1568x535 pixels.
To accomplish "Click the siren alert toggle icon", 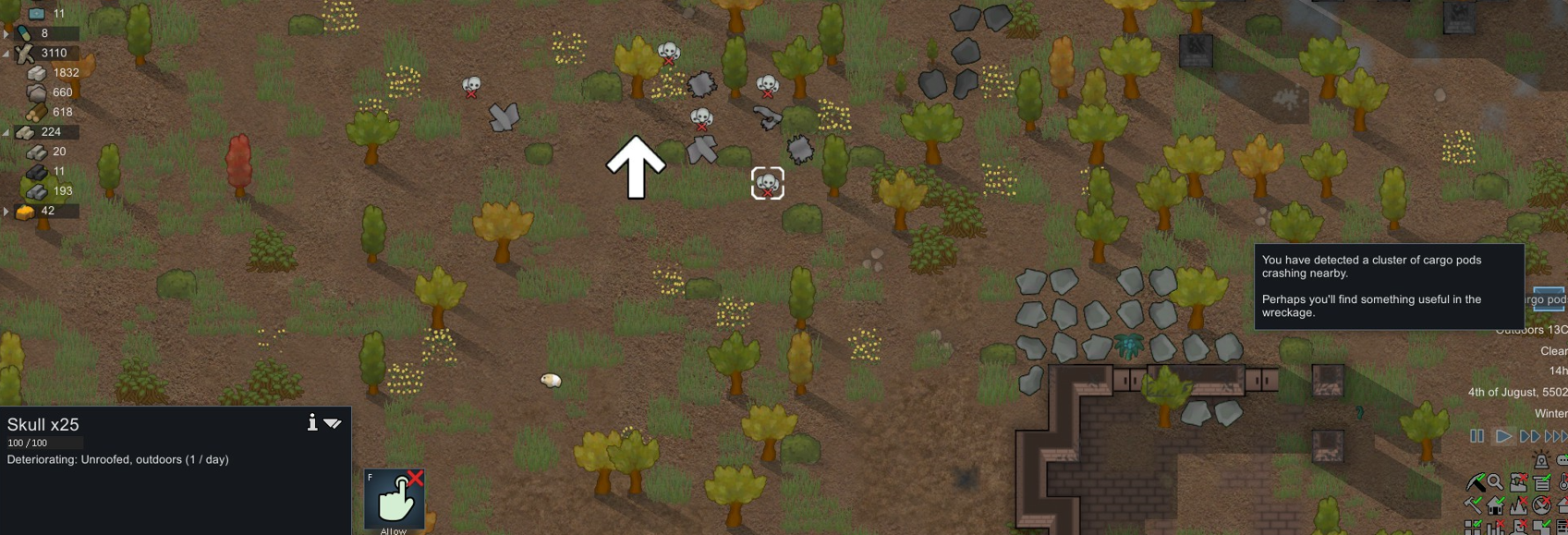I will (x=1540, y=461).
